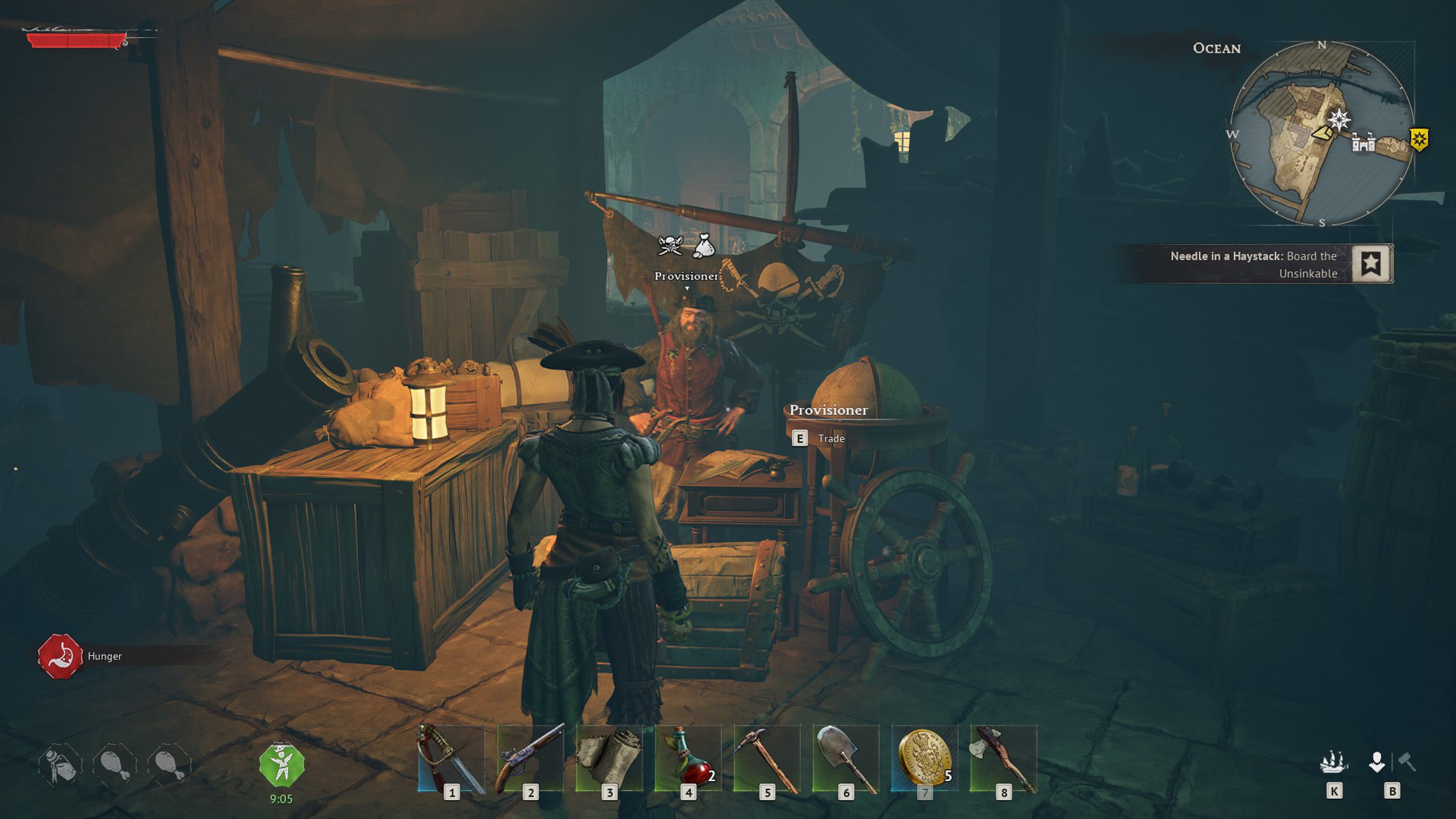Open the ship menu icon
Viewport: 1456px width, 819px height.
pyautogui.click(x=1334, y=763)
